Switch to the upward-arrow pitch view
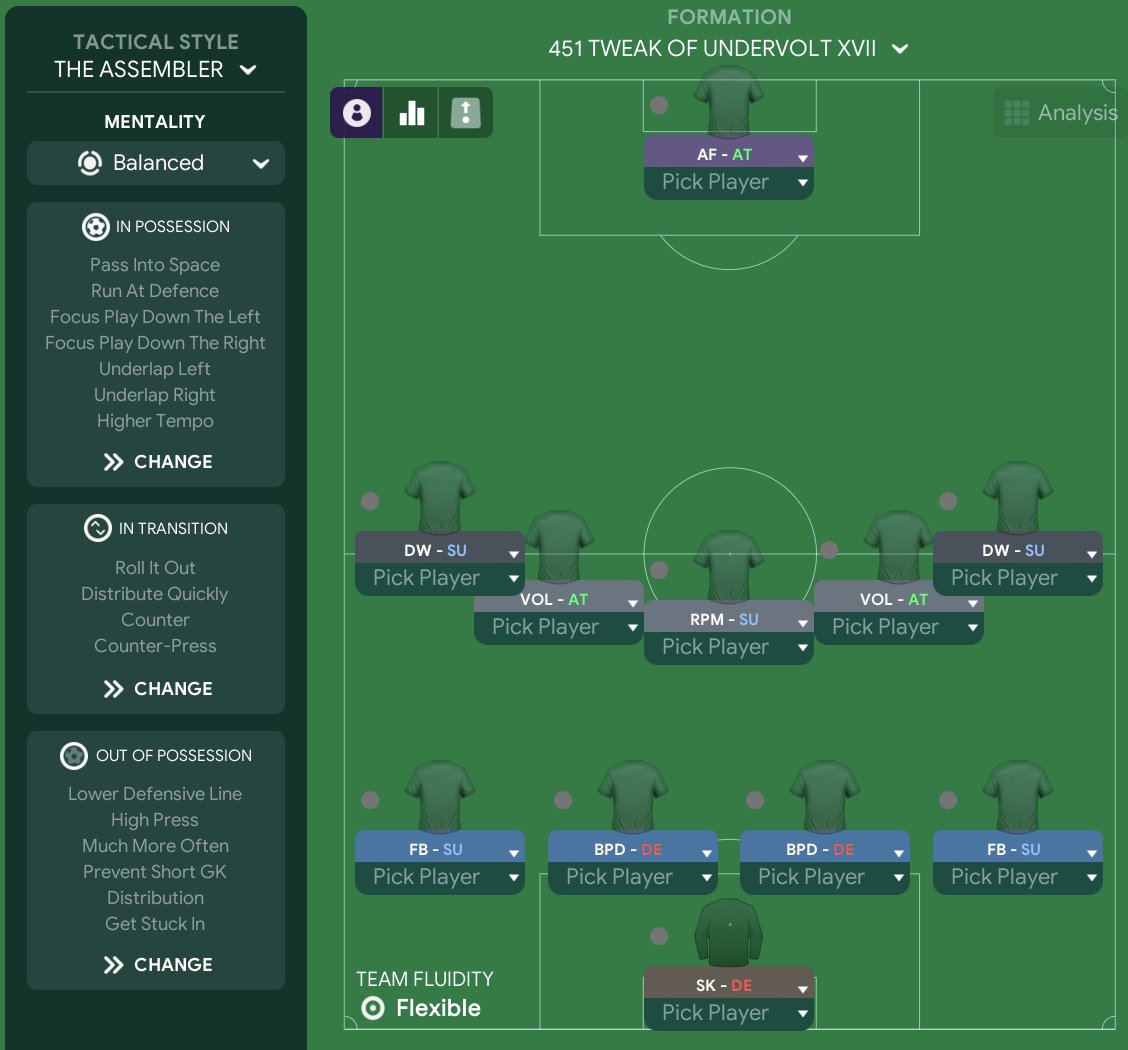 coord(466,113)
